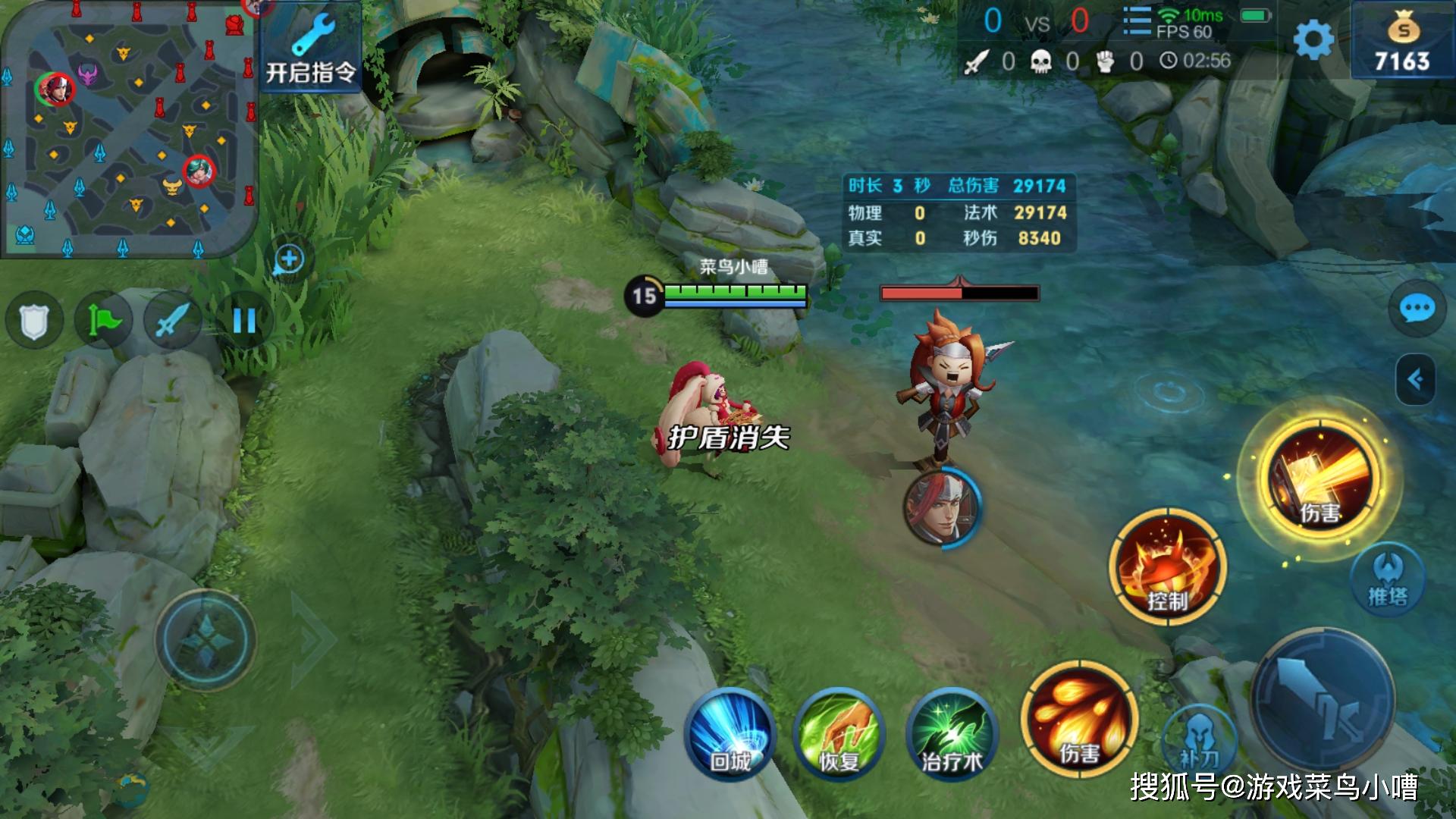Select the 推塔 tower attack button
Image resolution: width=1456 pixels, height=819 pixels.
coord(1388,579)
